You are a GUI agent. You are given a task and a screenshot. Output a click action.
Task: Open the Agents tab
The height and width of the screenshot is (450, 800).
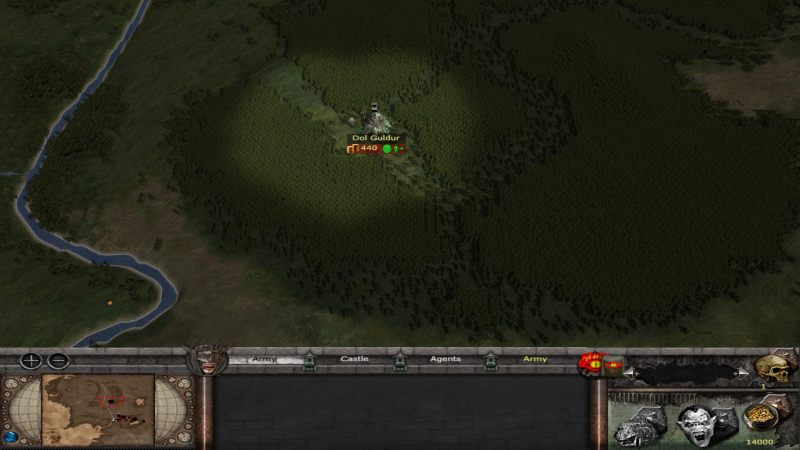tap(445, 359)
